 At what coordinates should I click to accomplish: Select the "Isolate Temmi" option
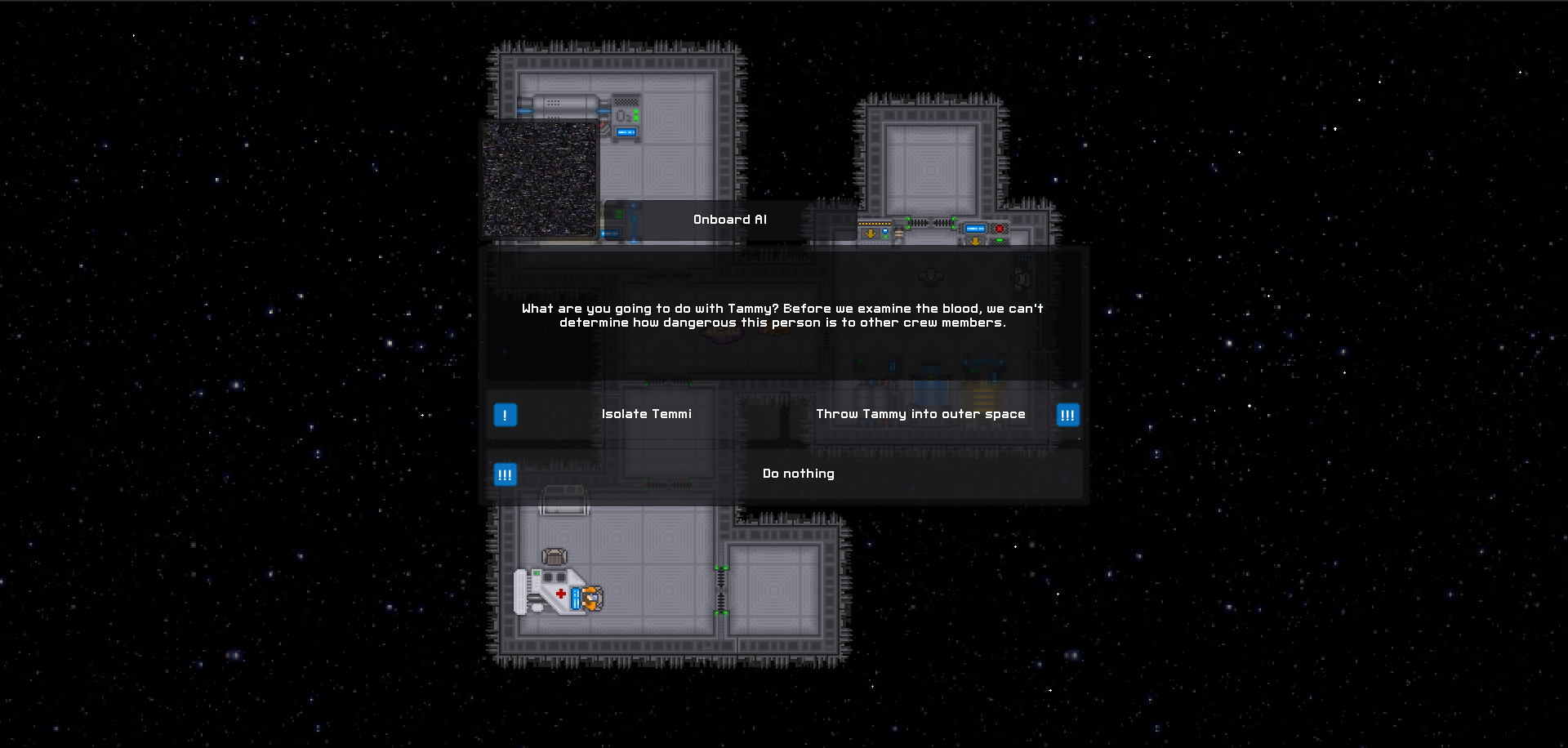tap(646, 414)
